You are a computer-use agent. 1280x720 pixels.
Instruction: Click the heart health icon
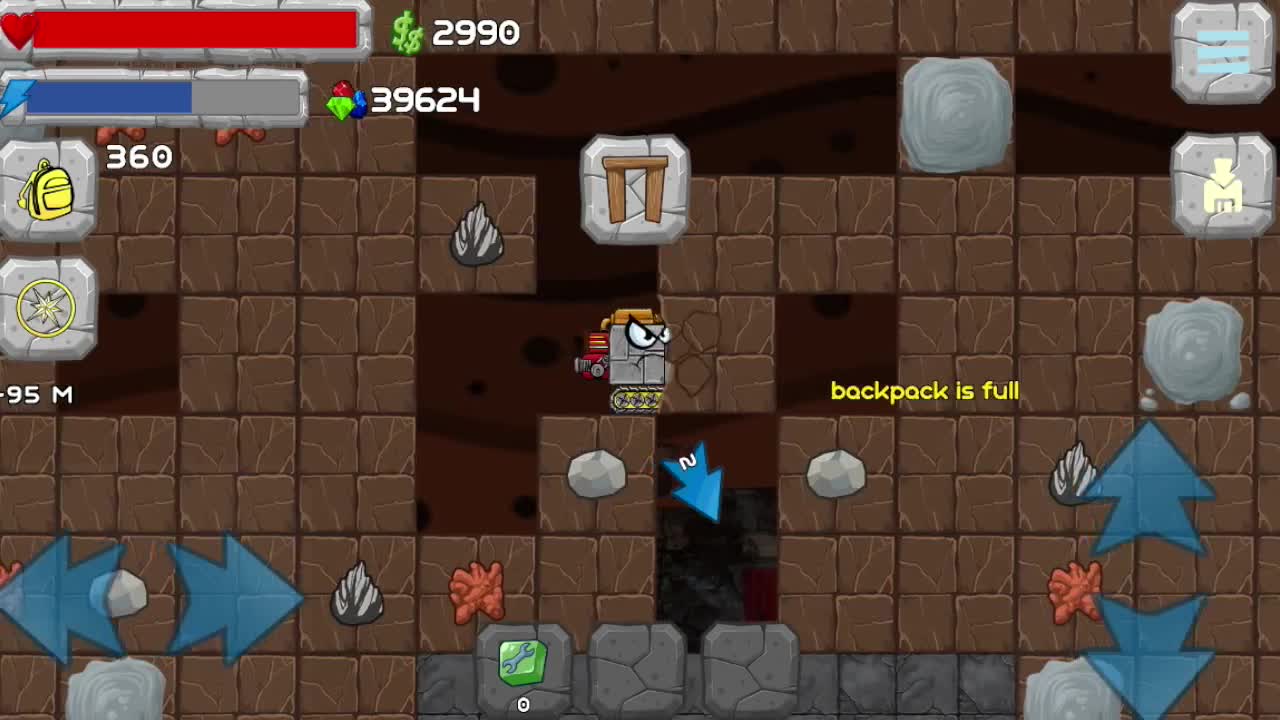(17, 28)
